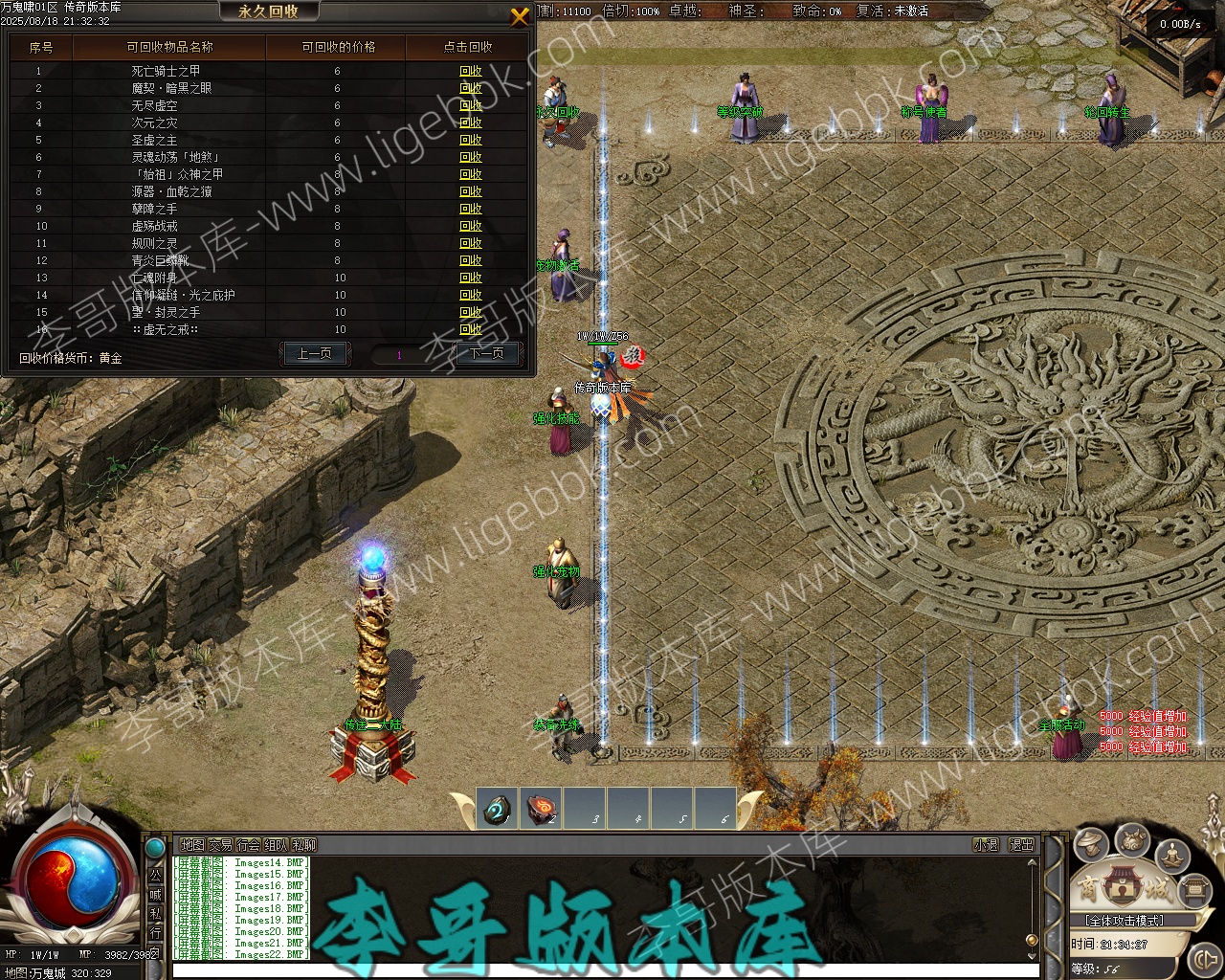Open the 行会 guild button

248,845
